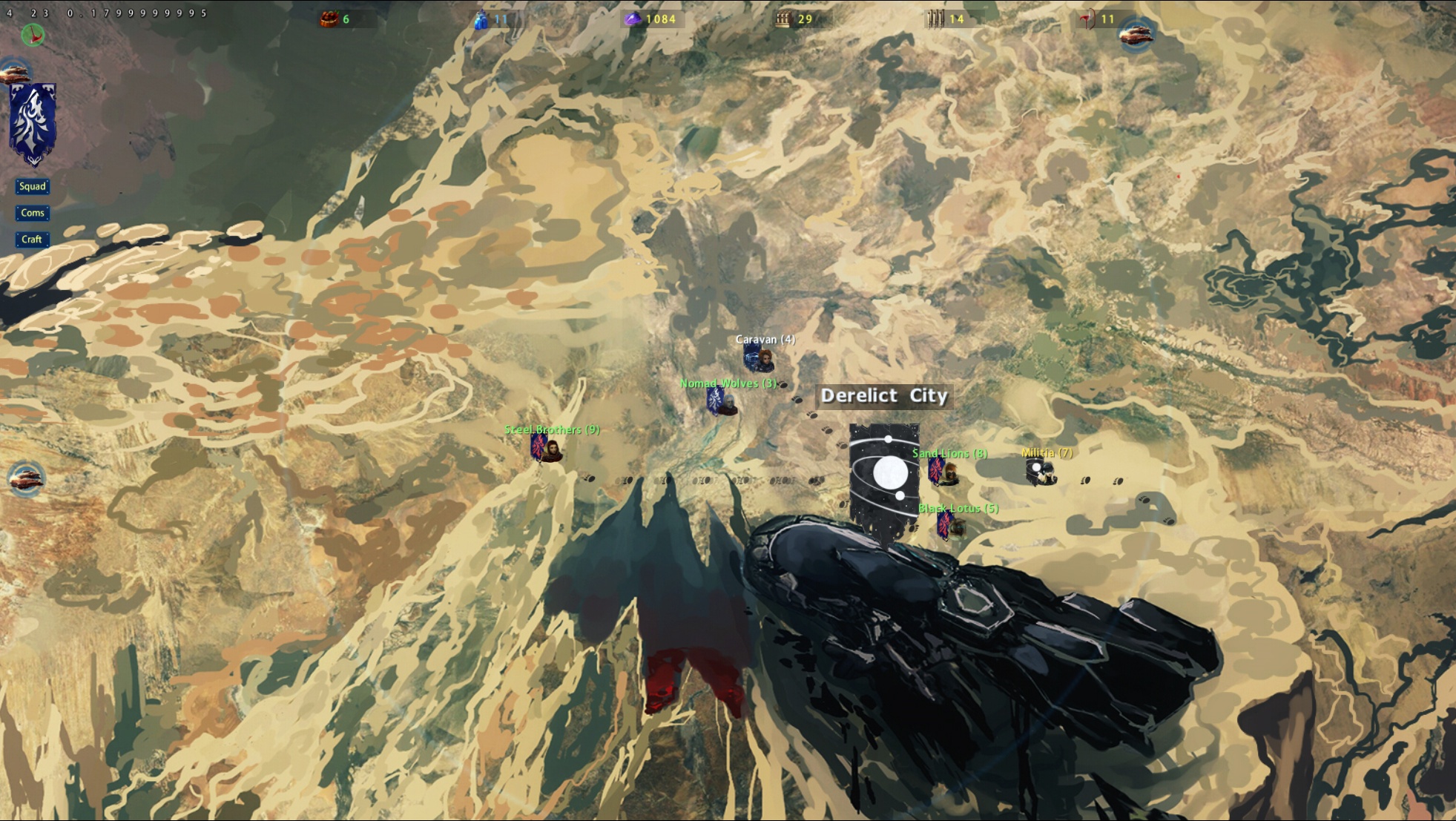Open the Coms menu
1456x821 pixels.
pos(33,213)
